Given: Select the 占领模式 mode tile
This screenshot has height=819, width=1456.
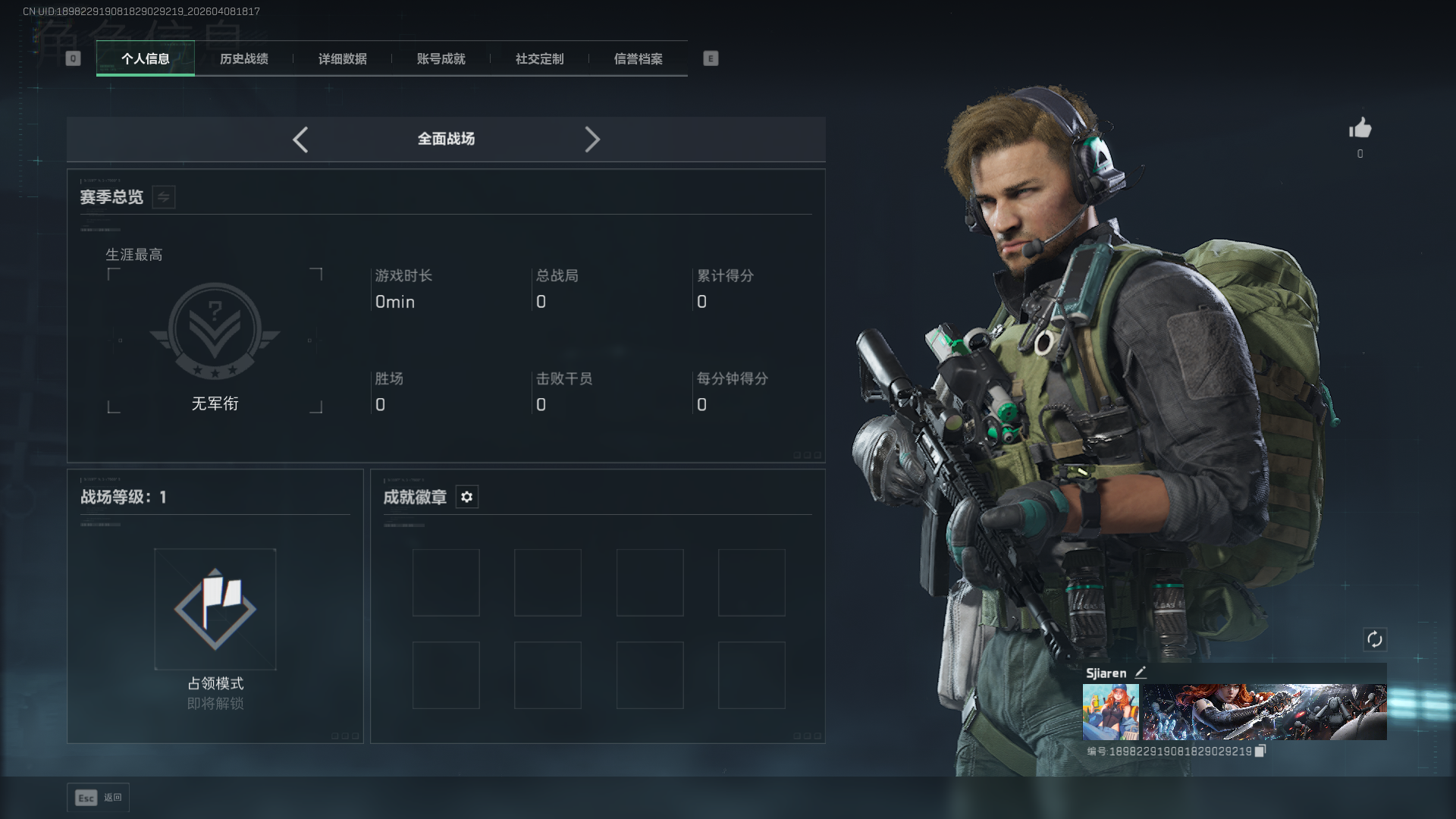Looking at the screenshot, I should pos(215,609).
